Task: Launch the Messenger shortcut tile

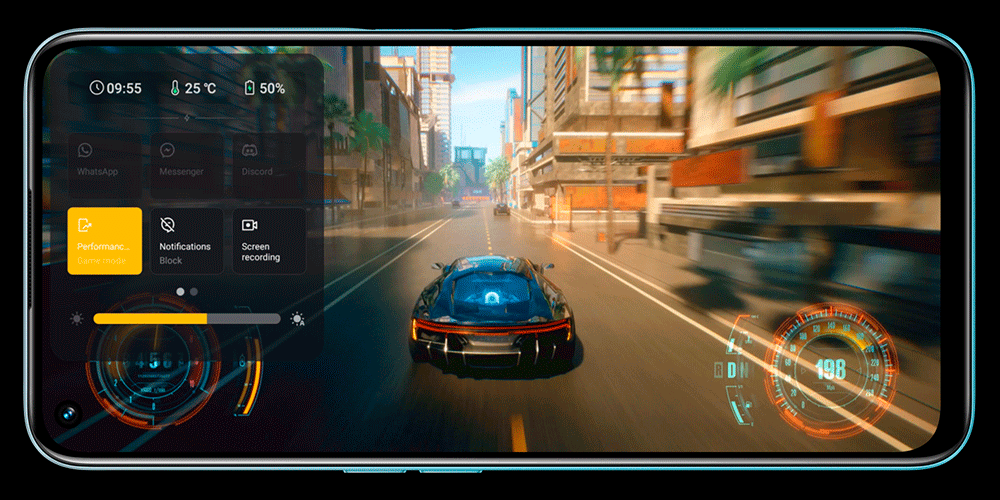Action: coord(187,159)
